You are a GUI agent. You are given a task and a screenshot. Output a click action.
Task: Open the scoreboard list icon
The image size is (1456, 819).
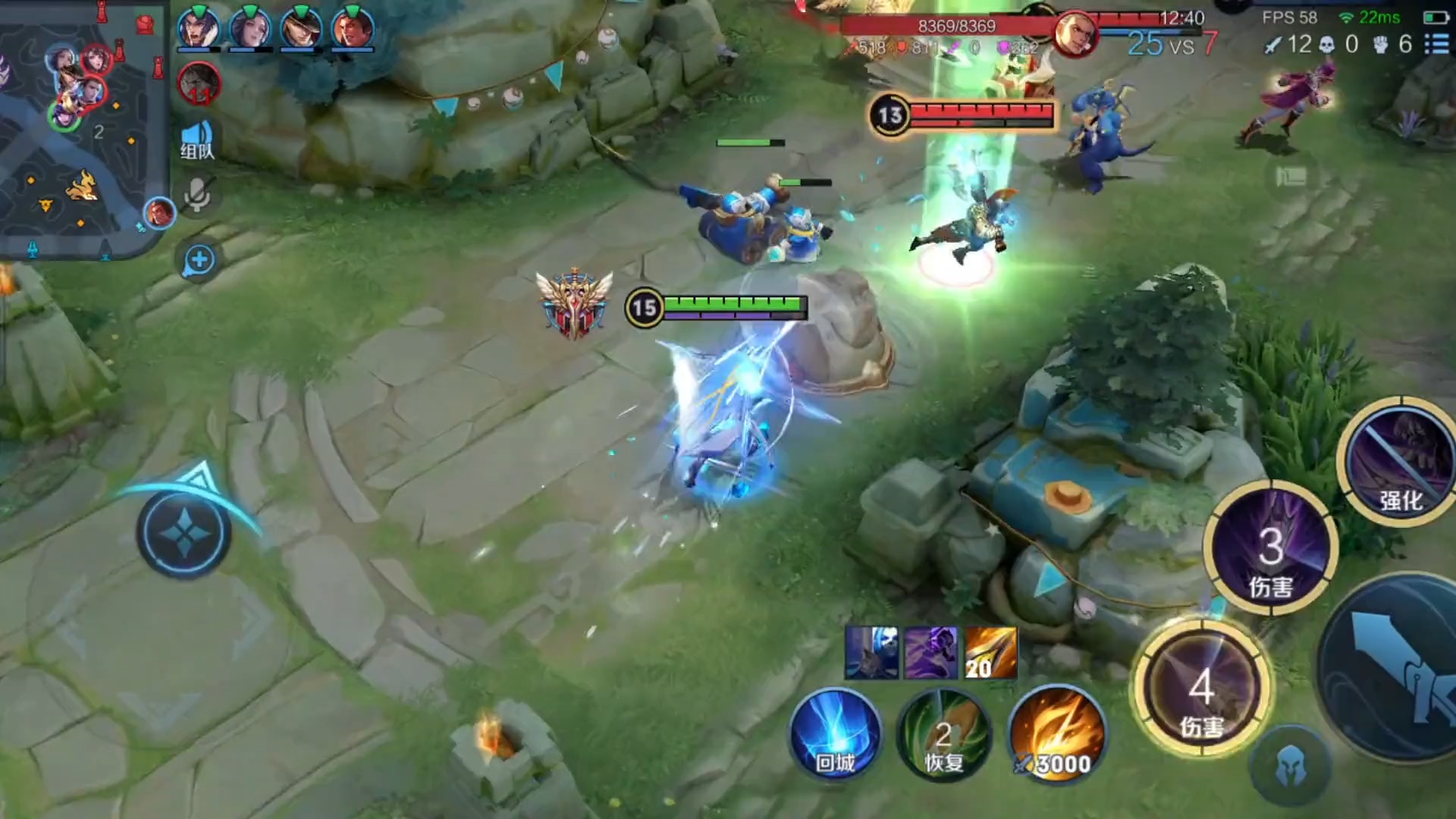[x=1436, y=44]
